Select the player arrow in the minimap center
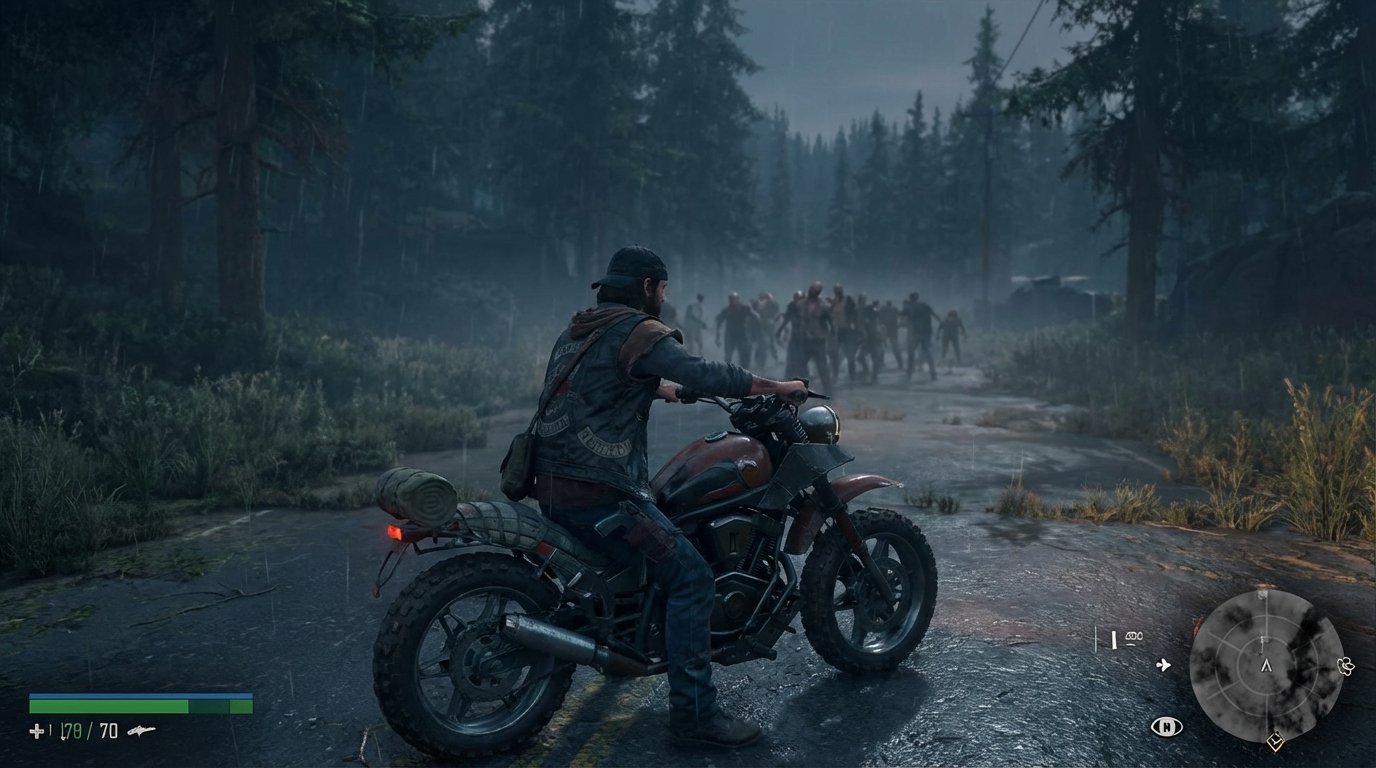Viewport: 1376px width, 768px height. click(1267, 666)
